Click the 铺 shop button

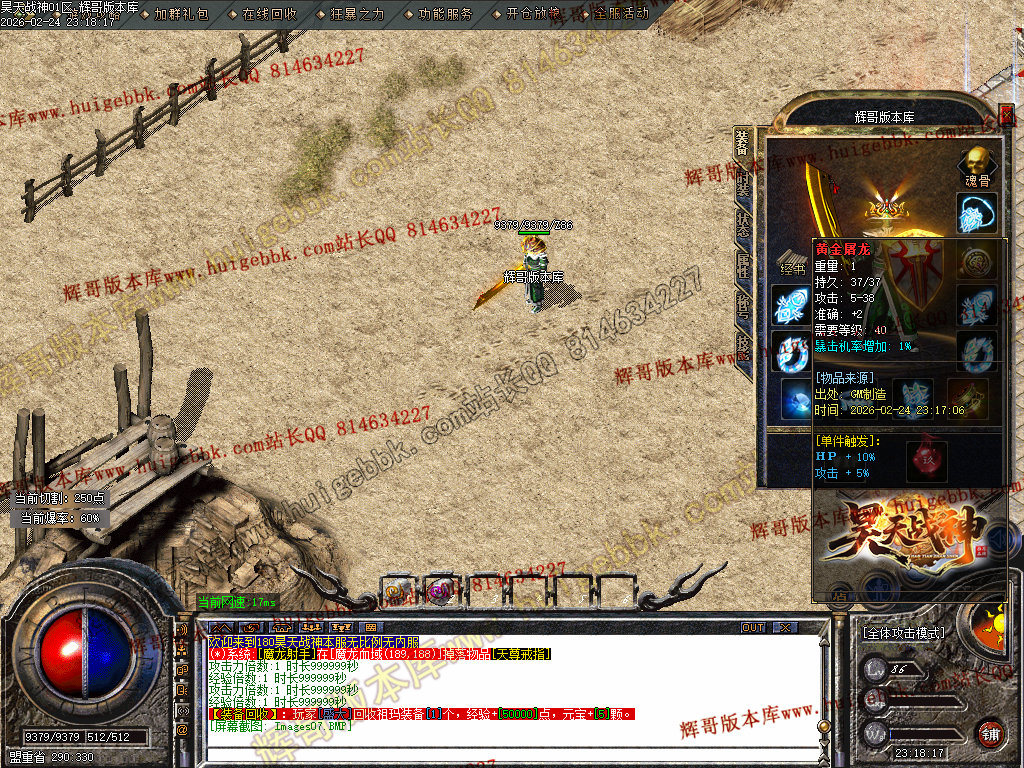click(x=990, y=733)
